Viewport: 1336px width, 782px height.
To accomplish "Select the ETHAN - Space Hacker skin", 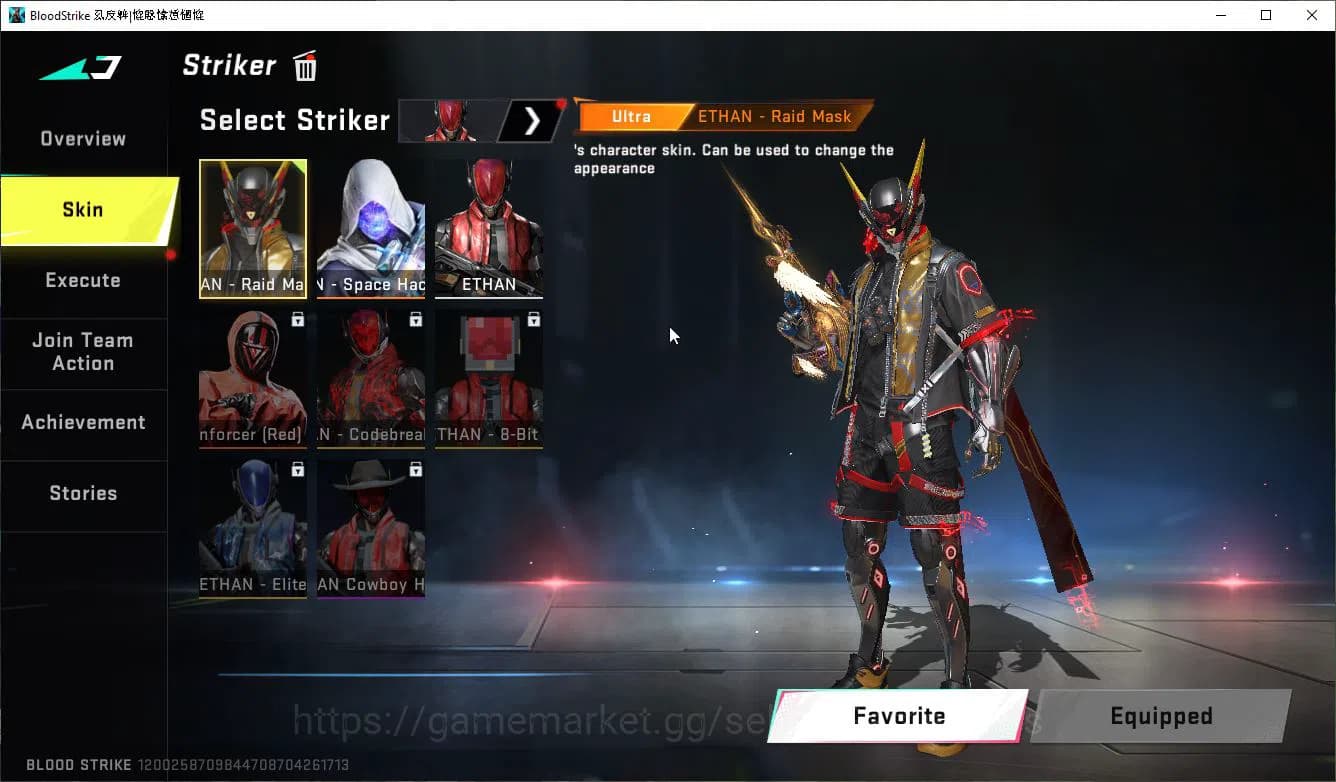I will [371, 228].
